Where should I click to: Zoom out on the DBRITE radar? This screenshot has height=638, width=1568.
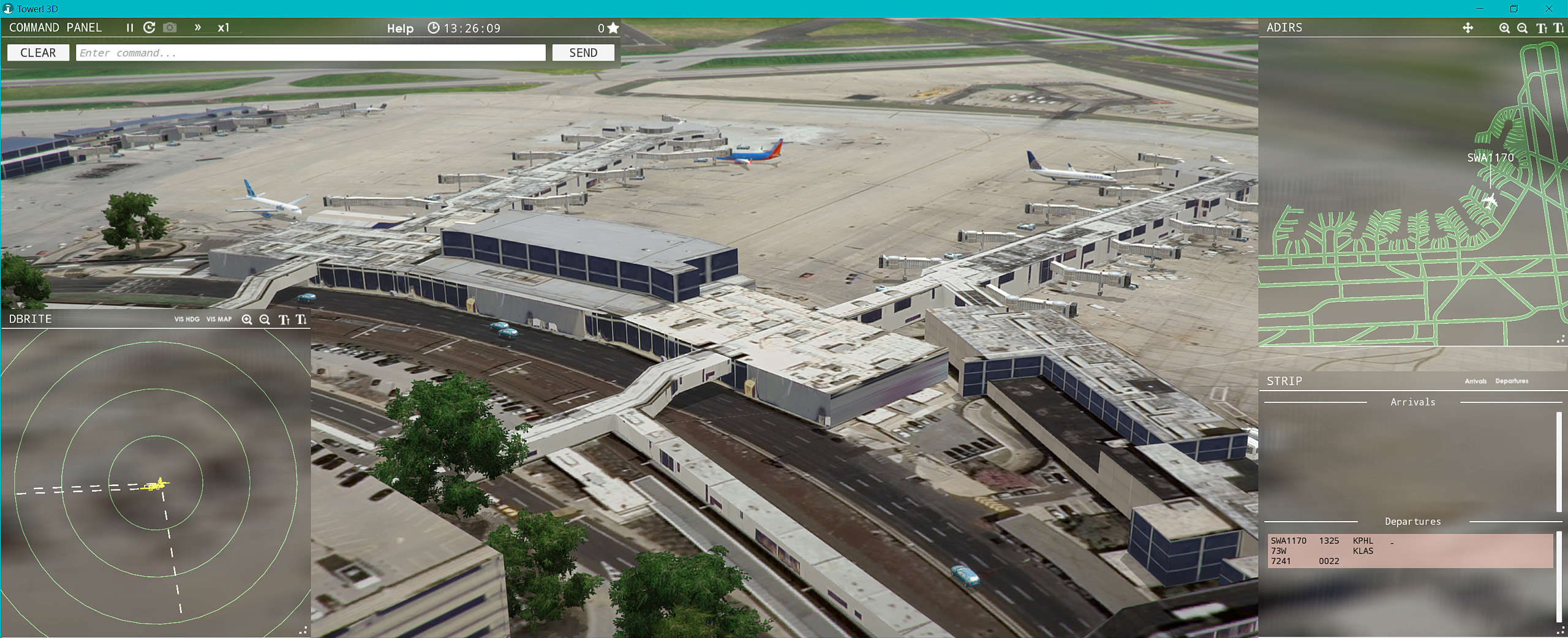coord(265,319)
